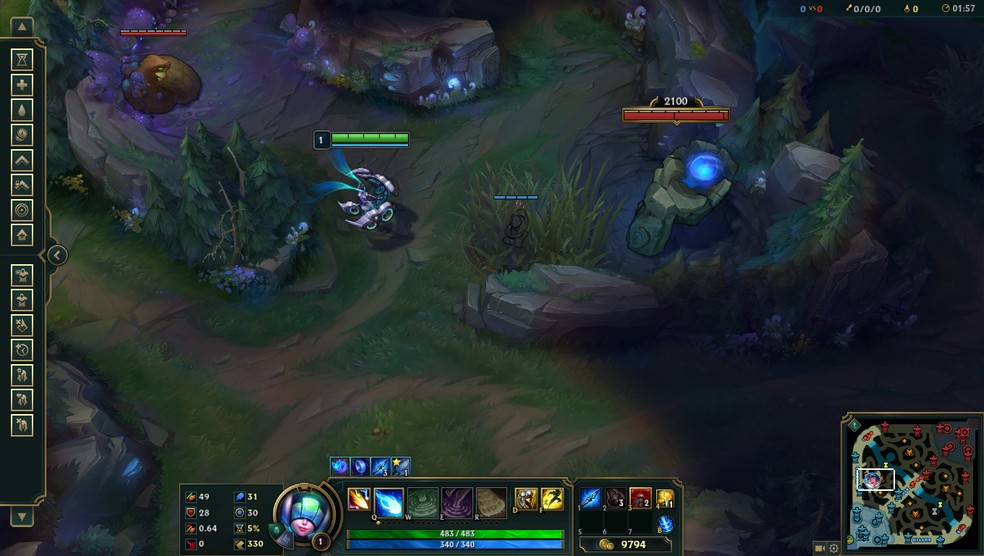Select the blue spear item in slot one

(x=591, y=498)
